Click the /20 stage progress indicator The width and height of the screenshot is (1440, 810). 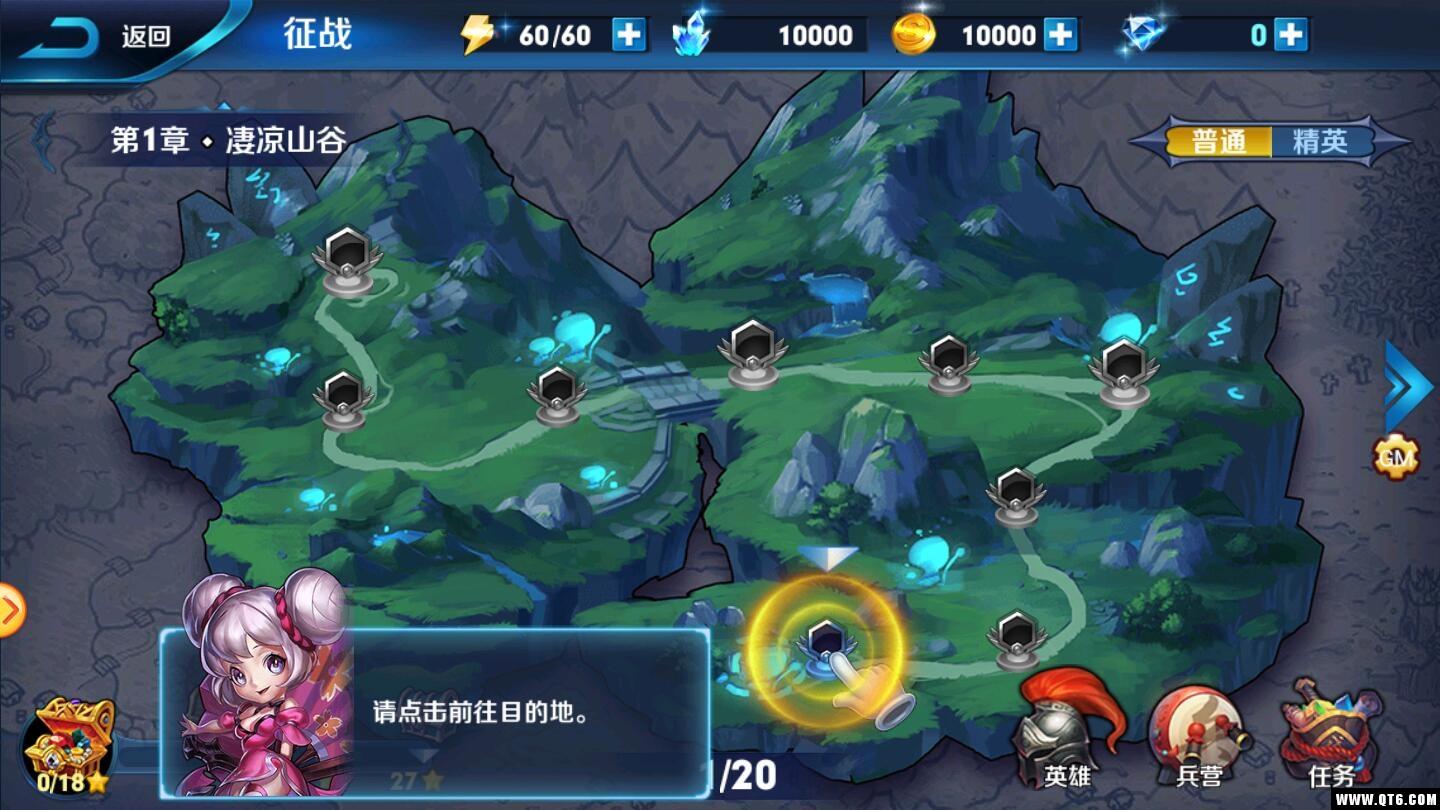coord(745,775)
